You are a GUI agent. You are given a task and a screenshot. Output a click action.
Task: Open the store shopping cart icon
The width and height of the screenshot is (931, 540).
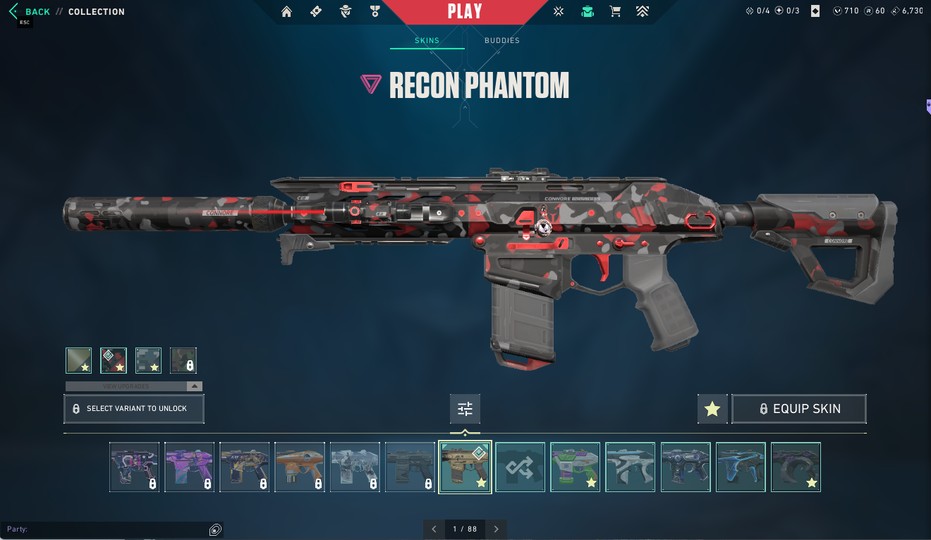pos(615,12)
